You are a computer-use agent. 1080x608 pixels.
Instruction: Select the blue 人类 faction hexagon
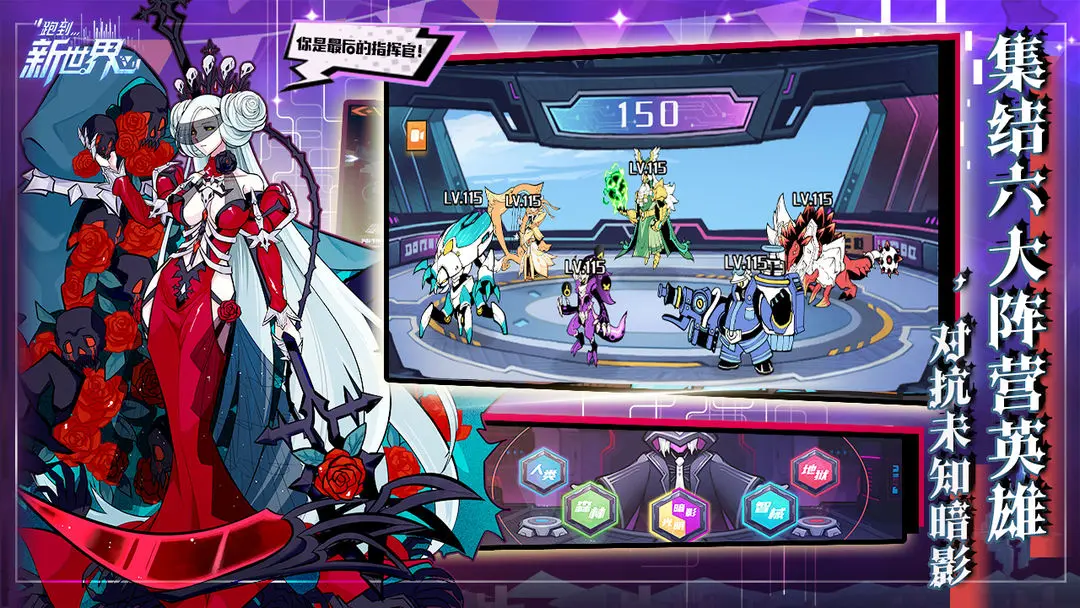(x=544, y=471)
